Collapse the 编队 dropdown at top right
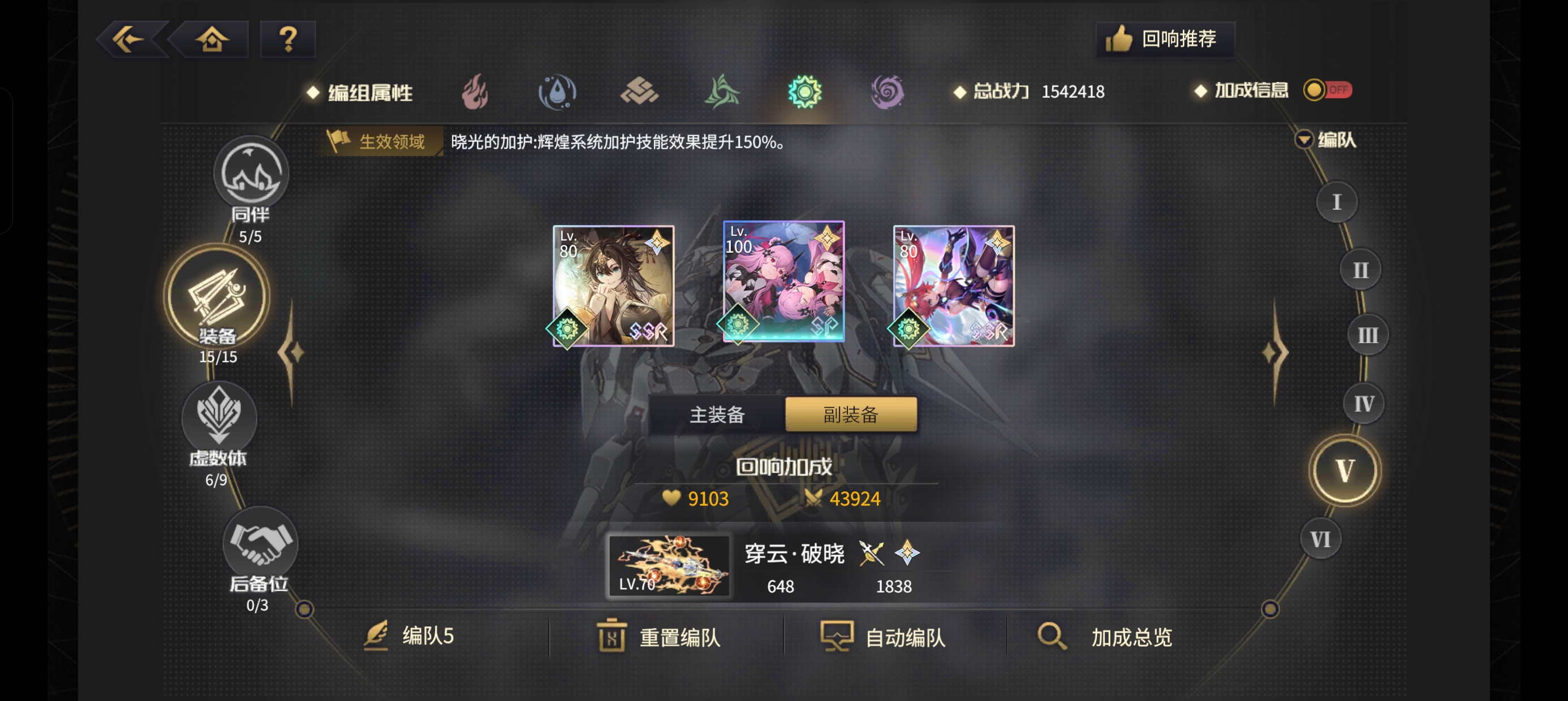The height and width of the screenshot is (701, 1568). [x=1304, y=140]
